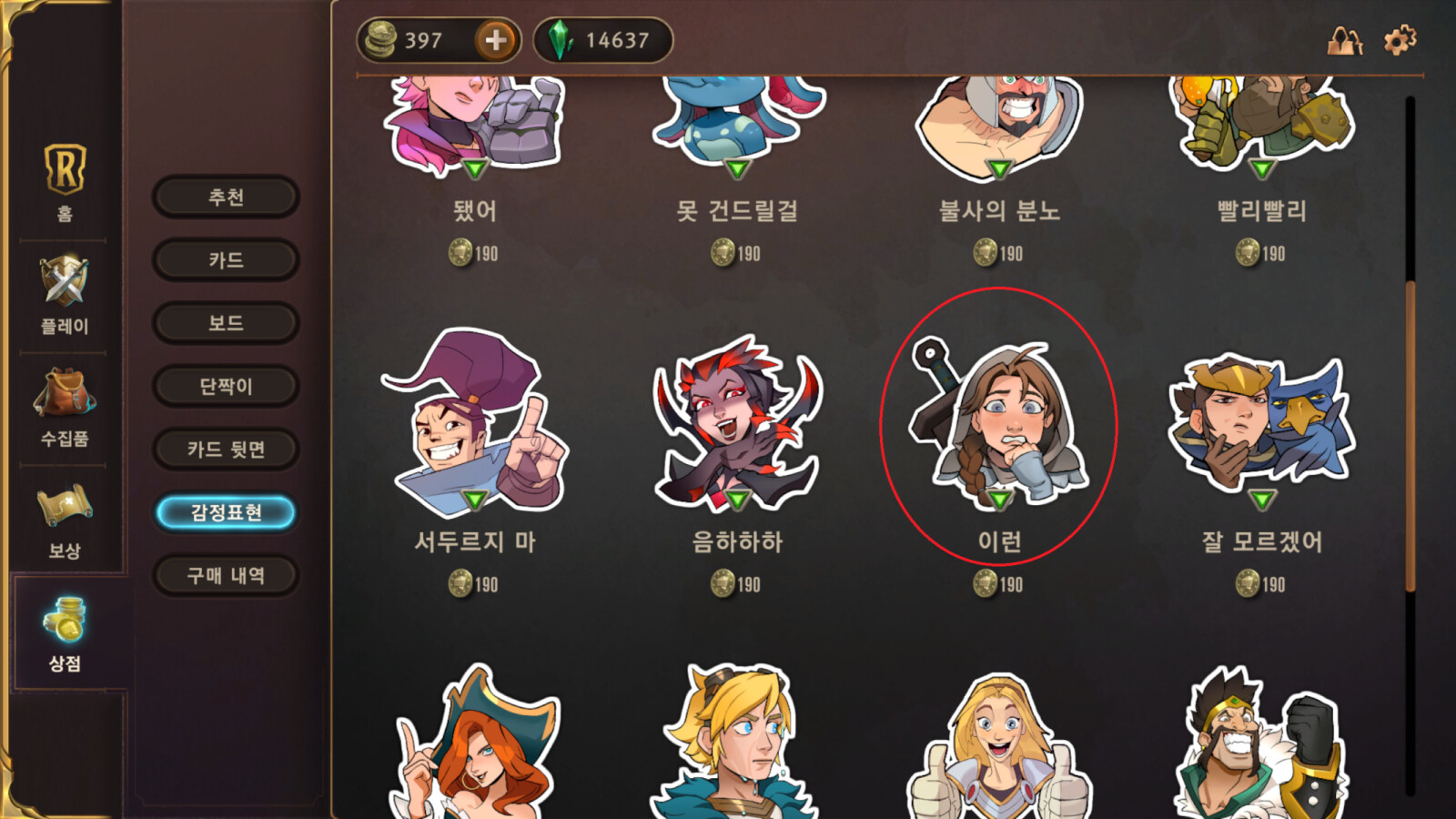Toggle the 감정표현 (Emotes) category selection
Screen dimensions: 1456x819
(226, 512)
